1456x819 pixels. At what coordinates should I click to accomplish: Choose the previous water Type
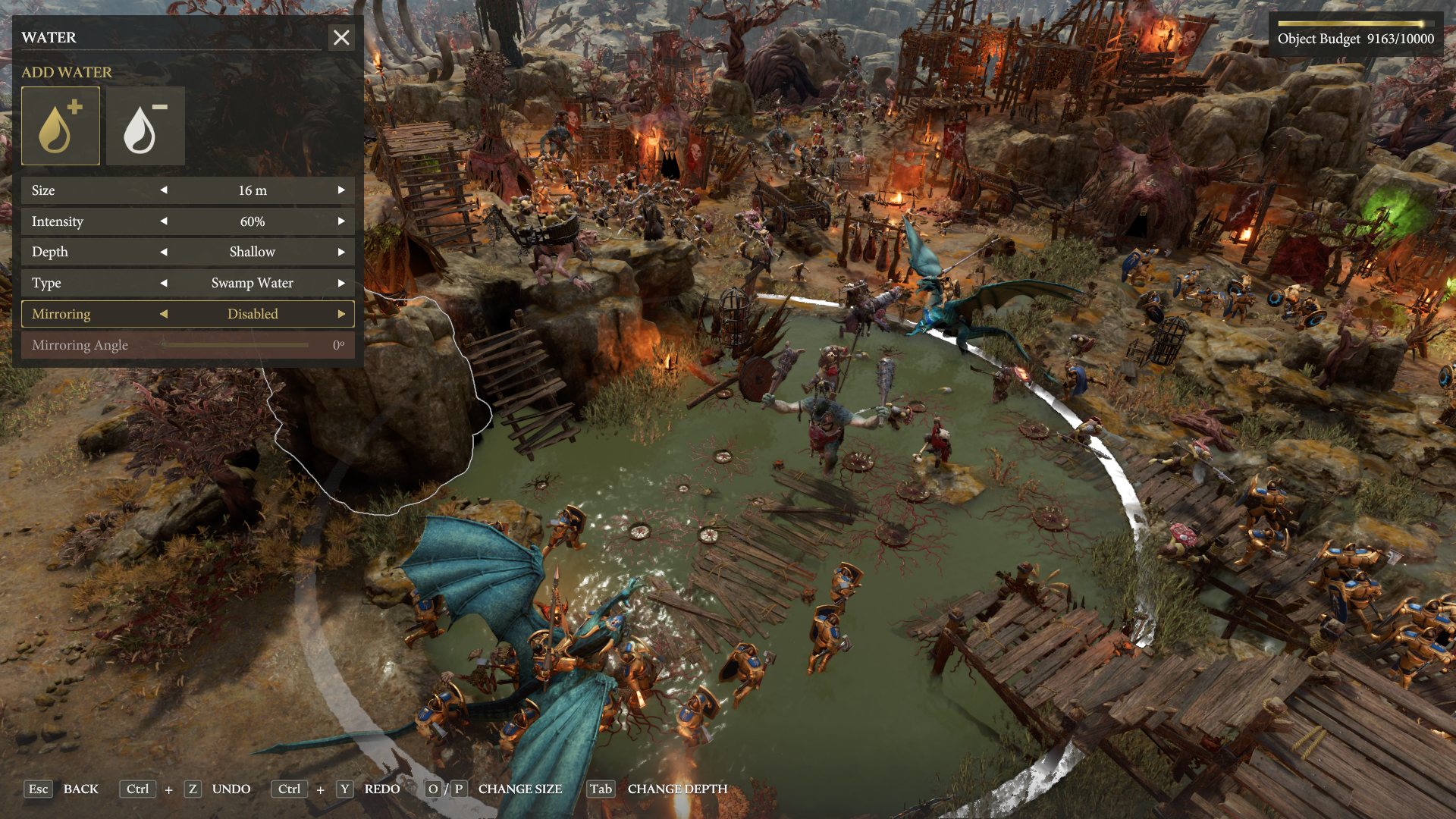[x=164, y=283]
